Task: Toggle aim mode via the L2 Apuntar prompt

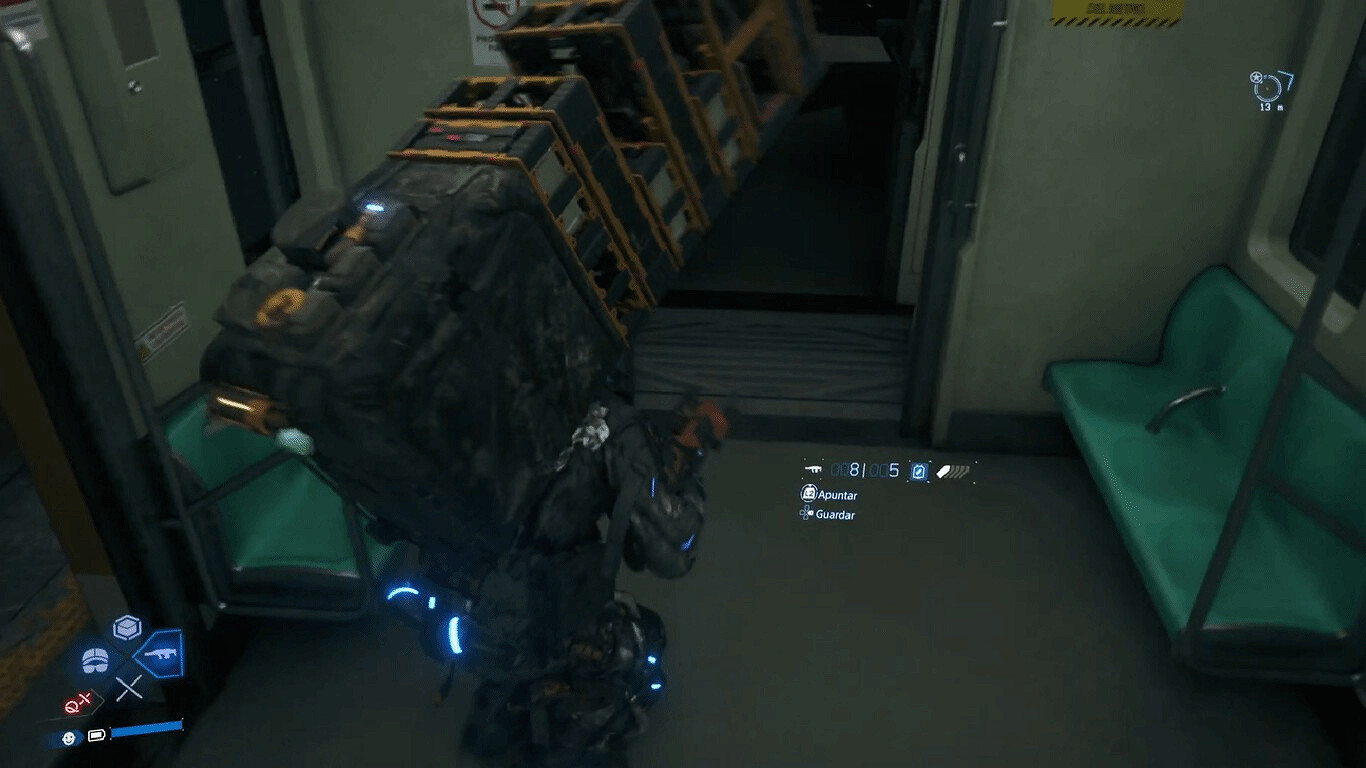Action: (810, 493)
